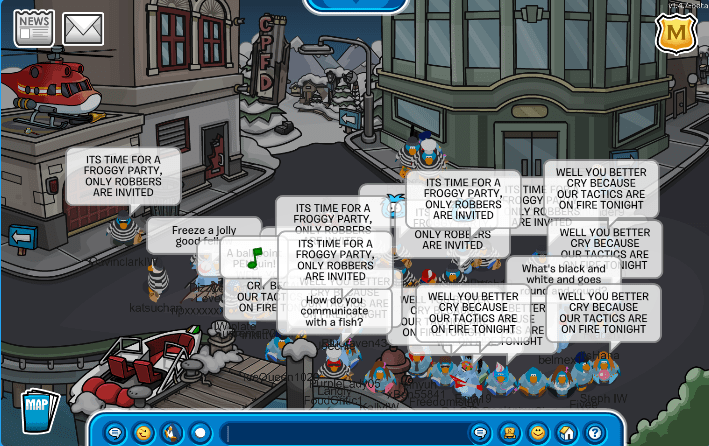Throw a snowball using the snowball button
This screenshot has height=446, width=709.
click(x=199, y=433)
